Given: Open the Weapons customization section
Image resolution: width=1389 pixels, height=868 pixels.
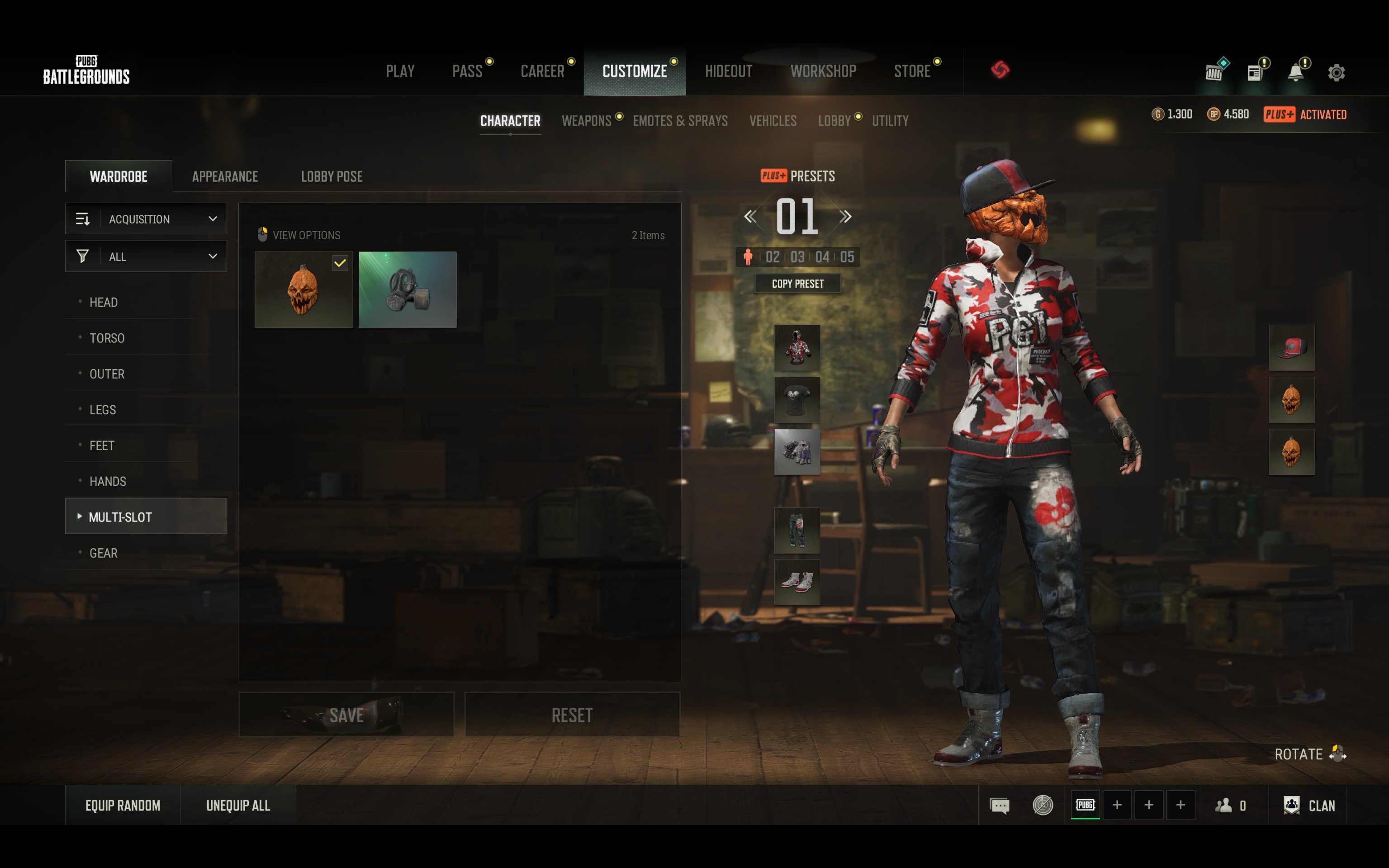Looking at the screenshot, I should click(586, 121).
